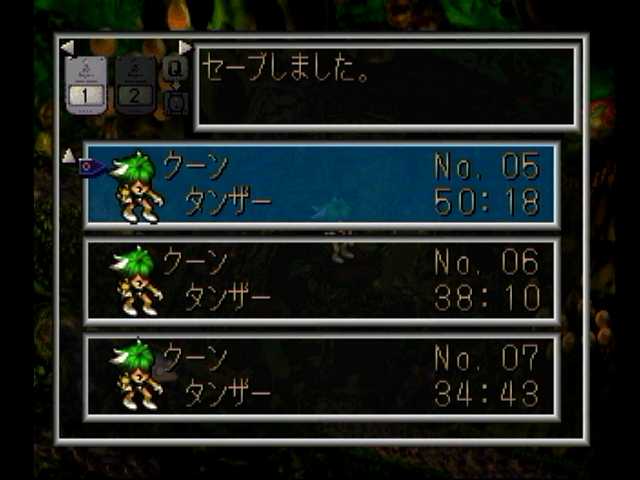Click the left arrow above the memory cards
This screenshot has width=640, height=480.
[67, 47]
